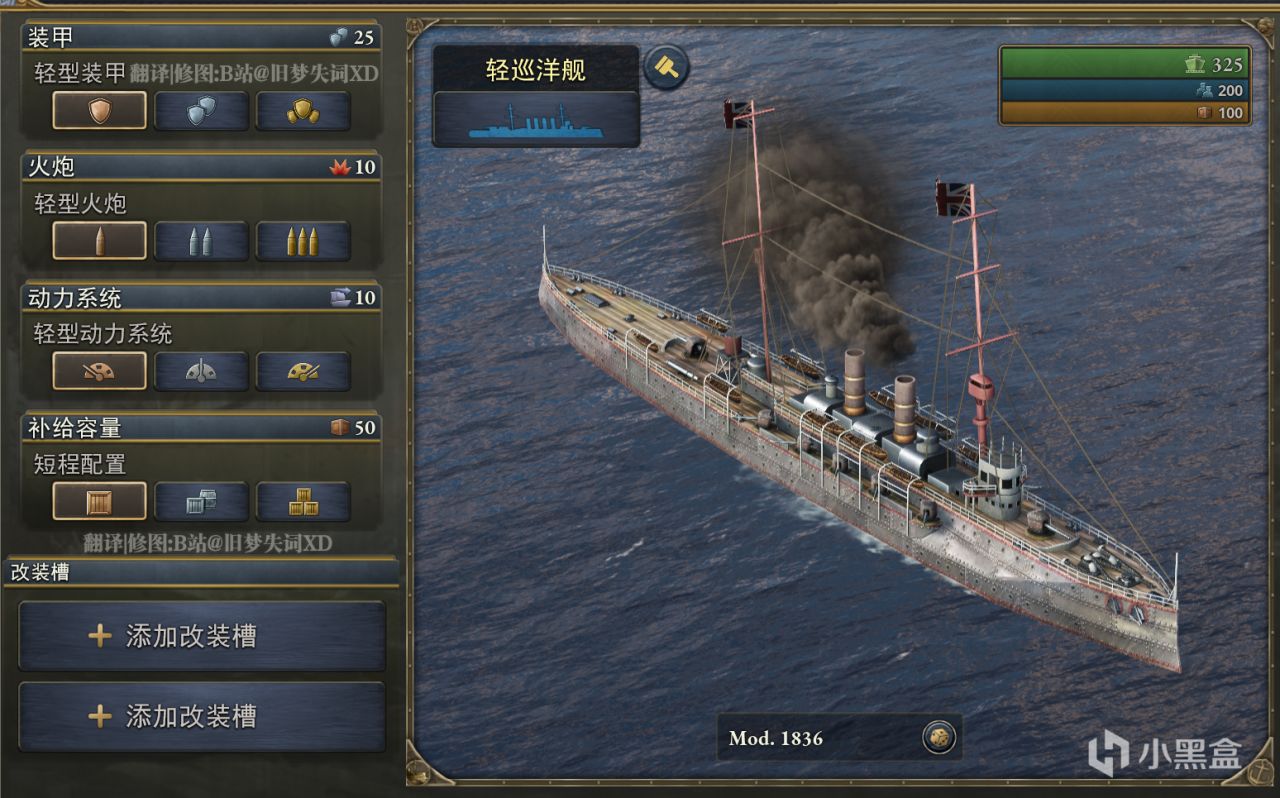
Task: Select the low-gauge light propulsion option
Action: click(x=99, y=371)
